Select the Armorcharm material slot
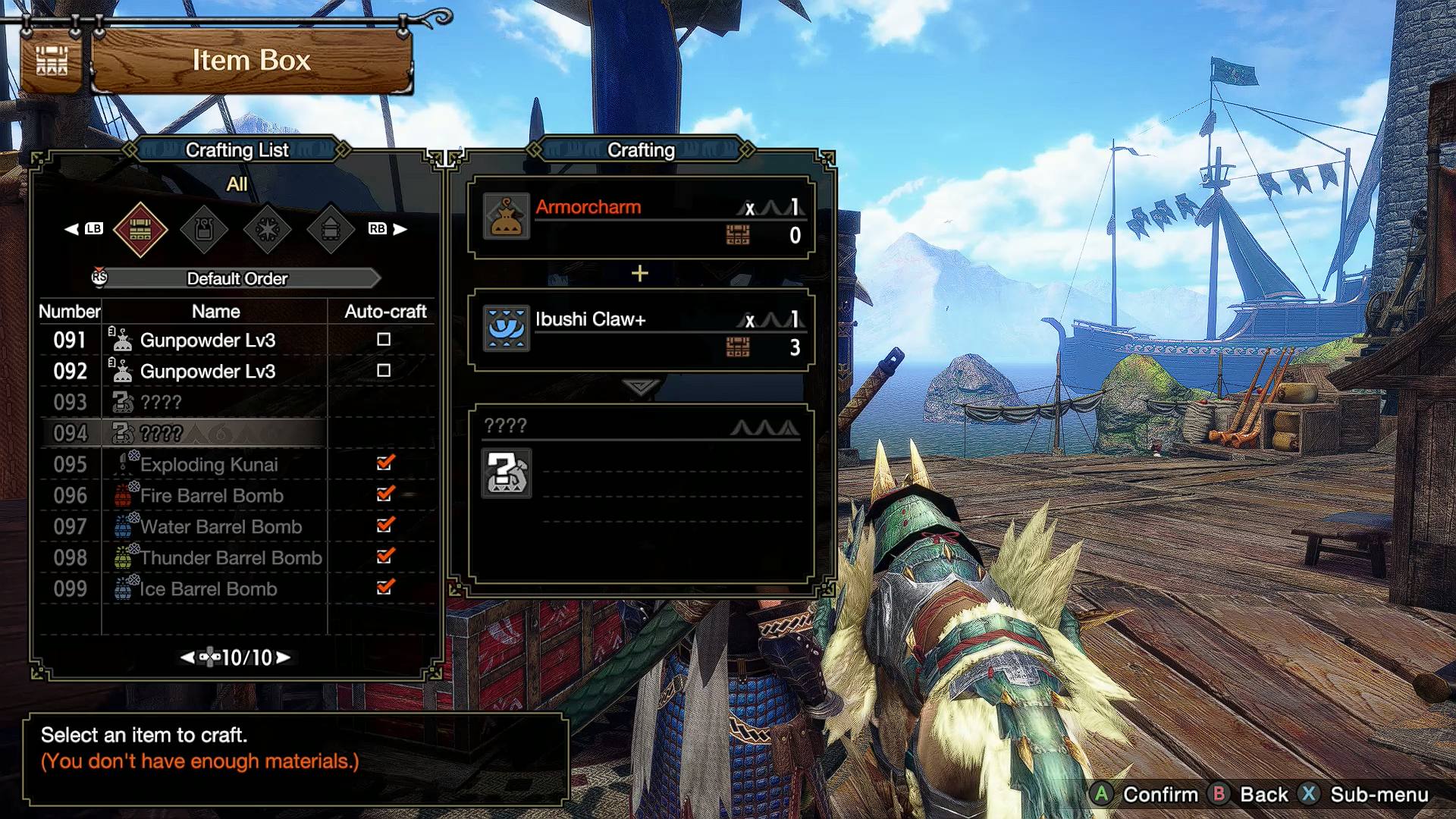 [641, 218]
